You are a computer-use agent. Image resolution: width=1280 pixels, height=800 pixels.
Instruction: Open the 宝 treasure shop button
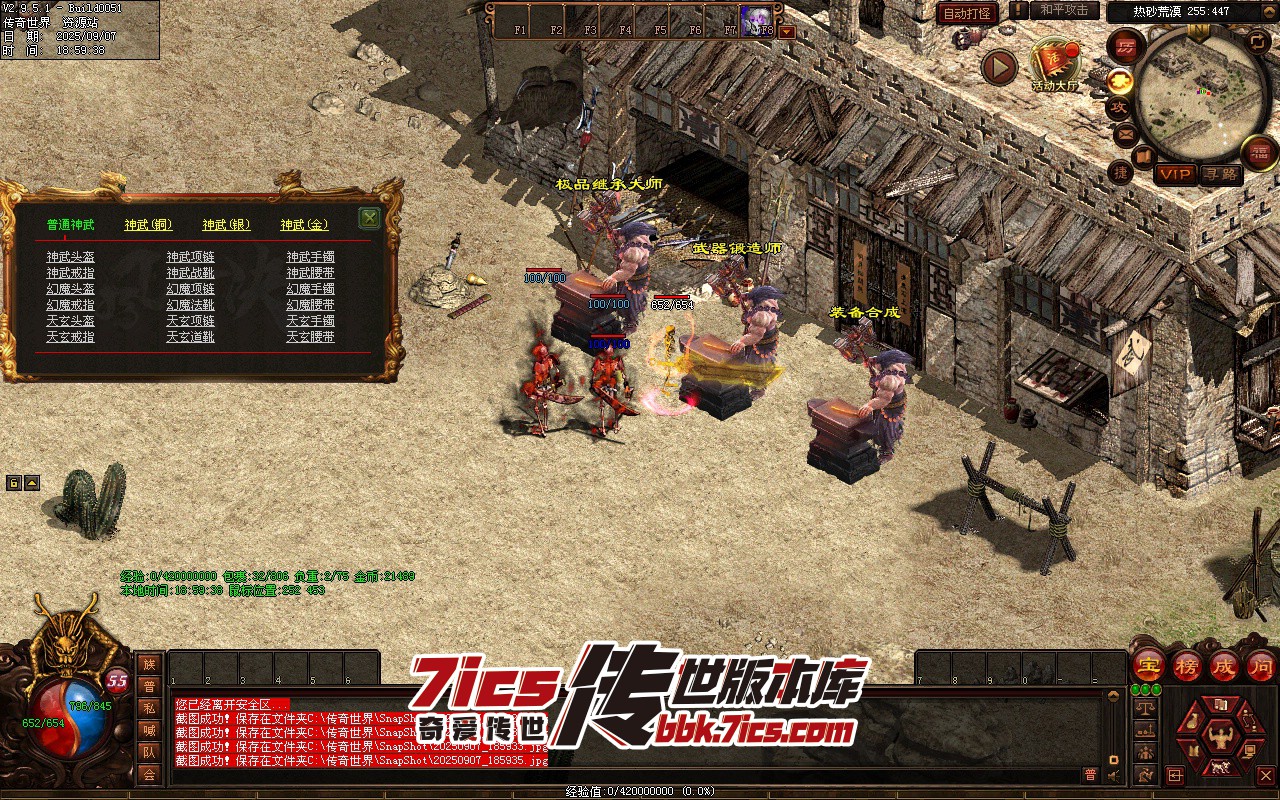point(1148,664)
